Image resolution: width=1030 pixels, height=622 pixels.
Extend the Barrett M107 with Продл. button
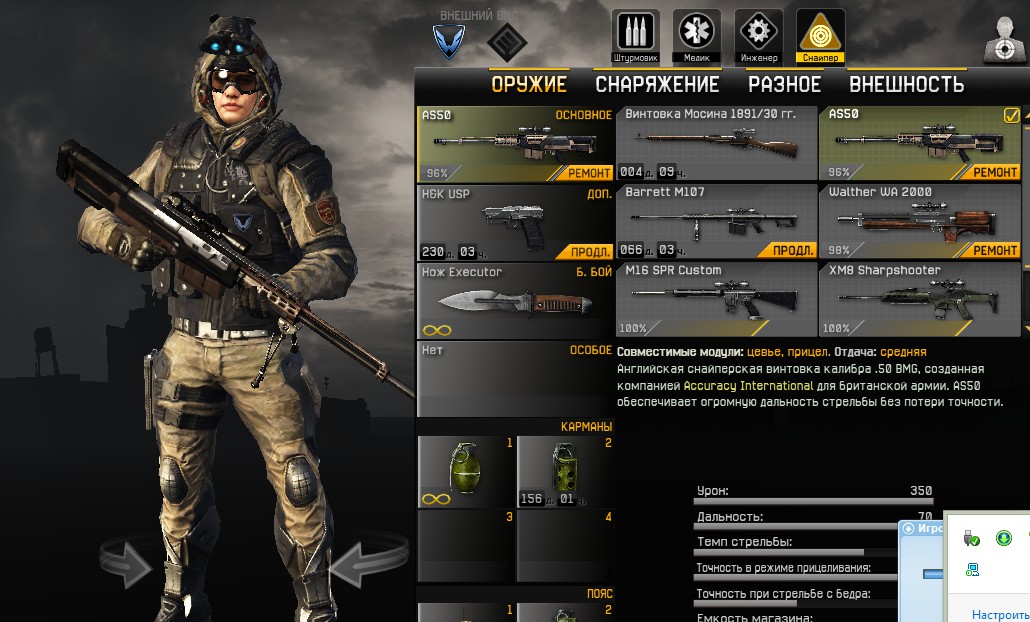click(793, 250)
